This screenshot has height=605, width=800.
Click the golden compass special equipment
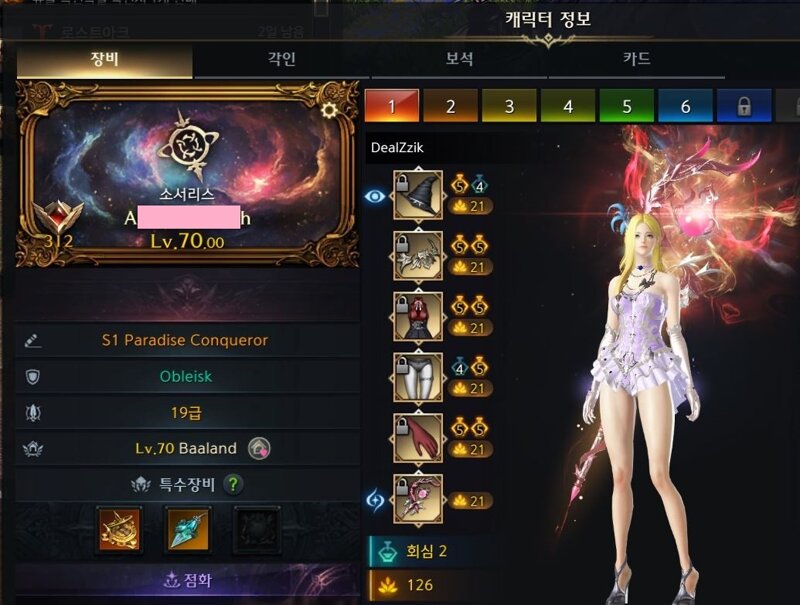point(119,530)
